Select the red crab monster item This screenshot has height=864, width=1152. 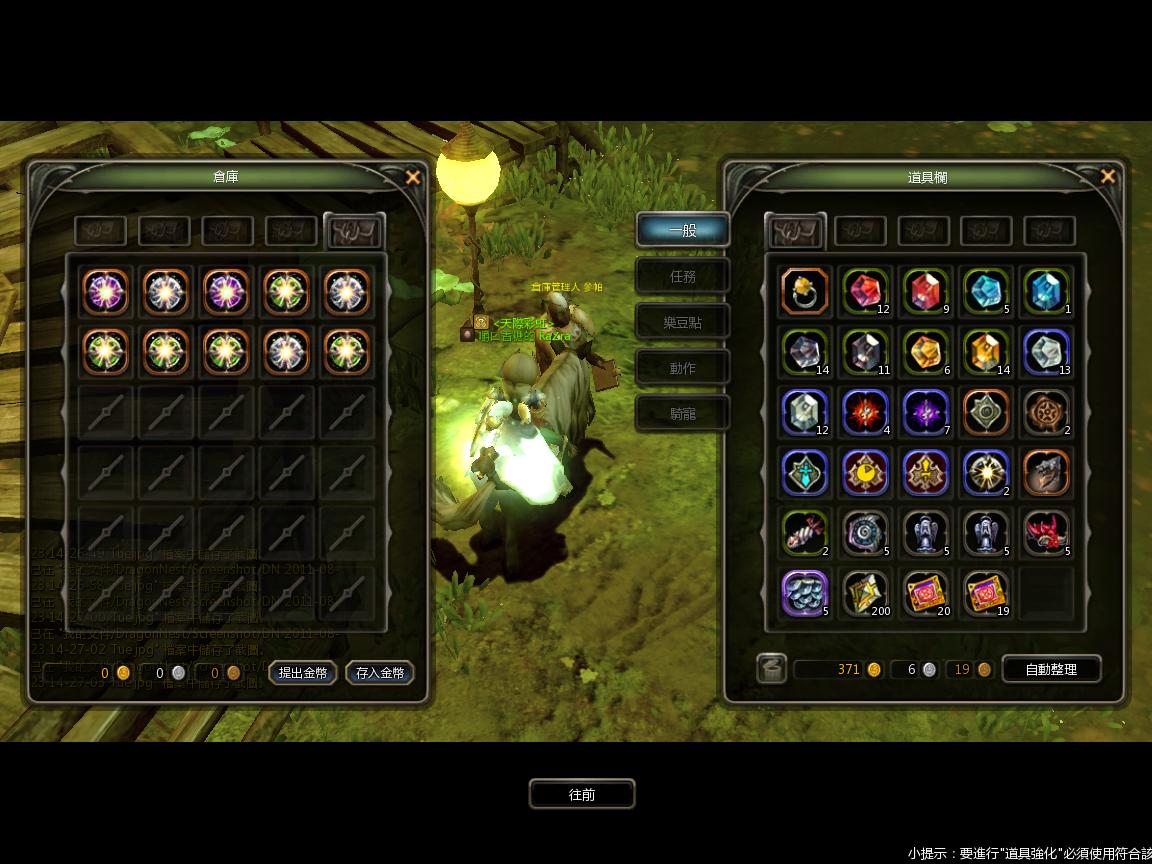pos(1046,532)
